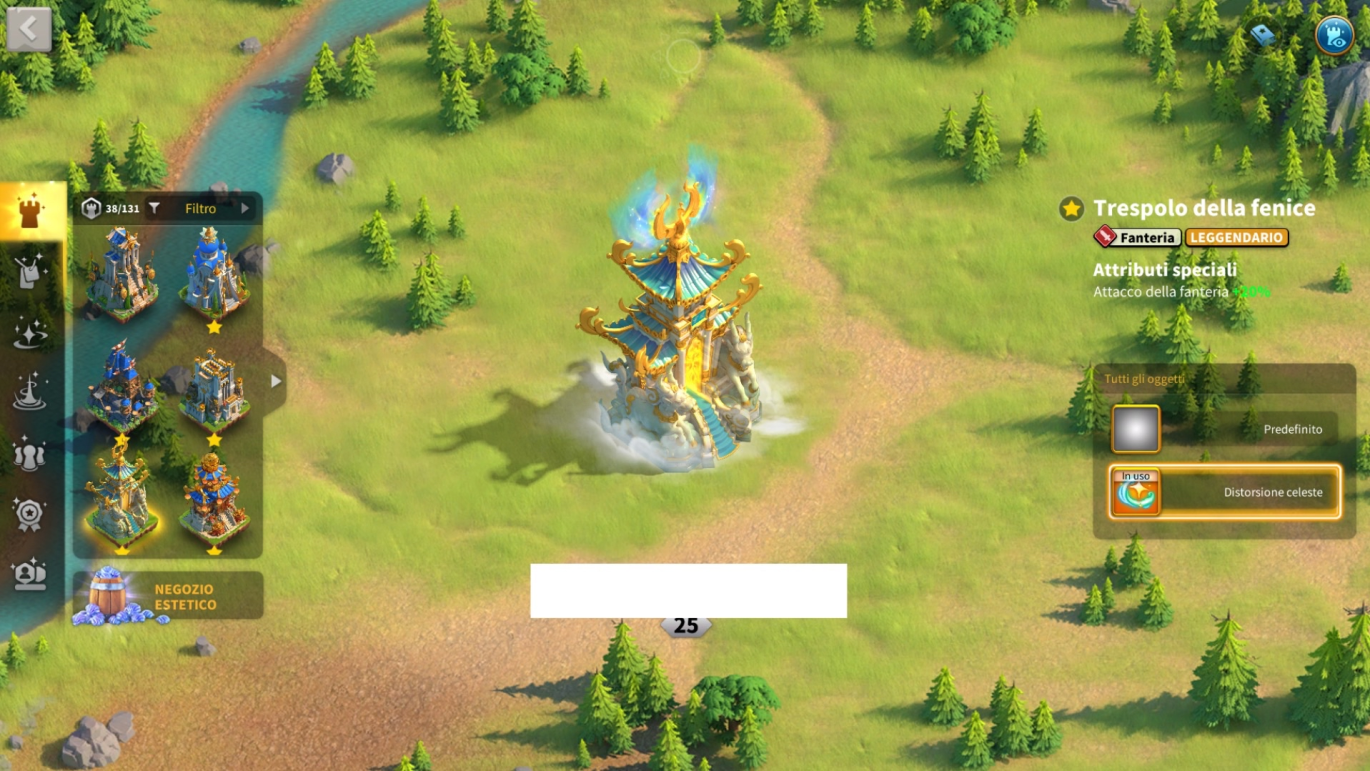Open the Negozio Estetico shop

tap(168, 597)
